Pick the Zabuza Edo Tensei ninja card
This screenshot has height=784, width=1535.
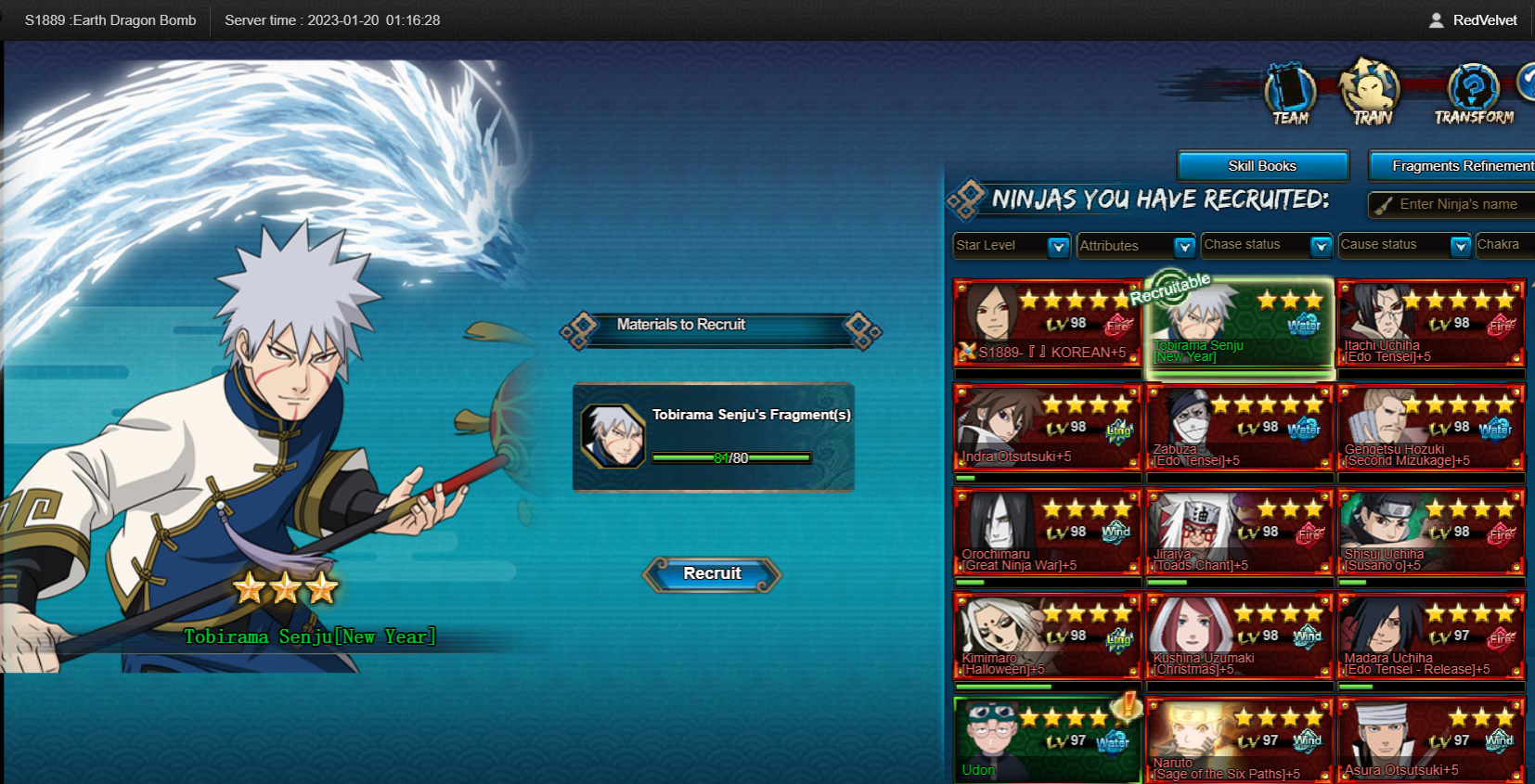(x=1239, y=428)
